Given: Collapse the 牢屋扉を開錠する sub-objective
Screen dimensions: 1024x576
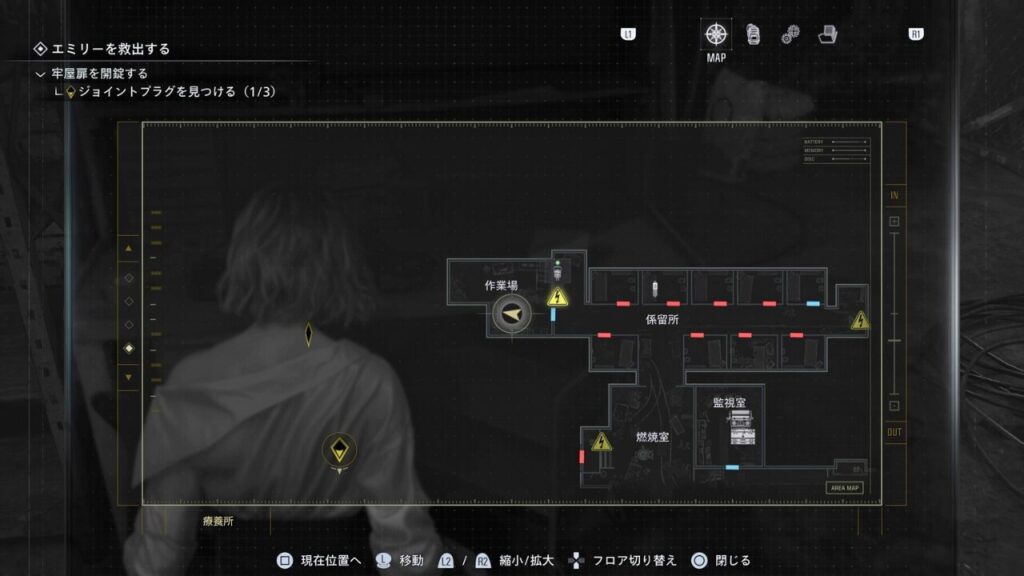Looking at the screenshot, I should (x=40, y=74).
